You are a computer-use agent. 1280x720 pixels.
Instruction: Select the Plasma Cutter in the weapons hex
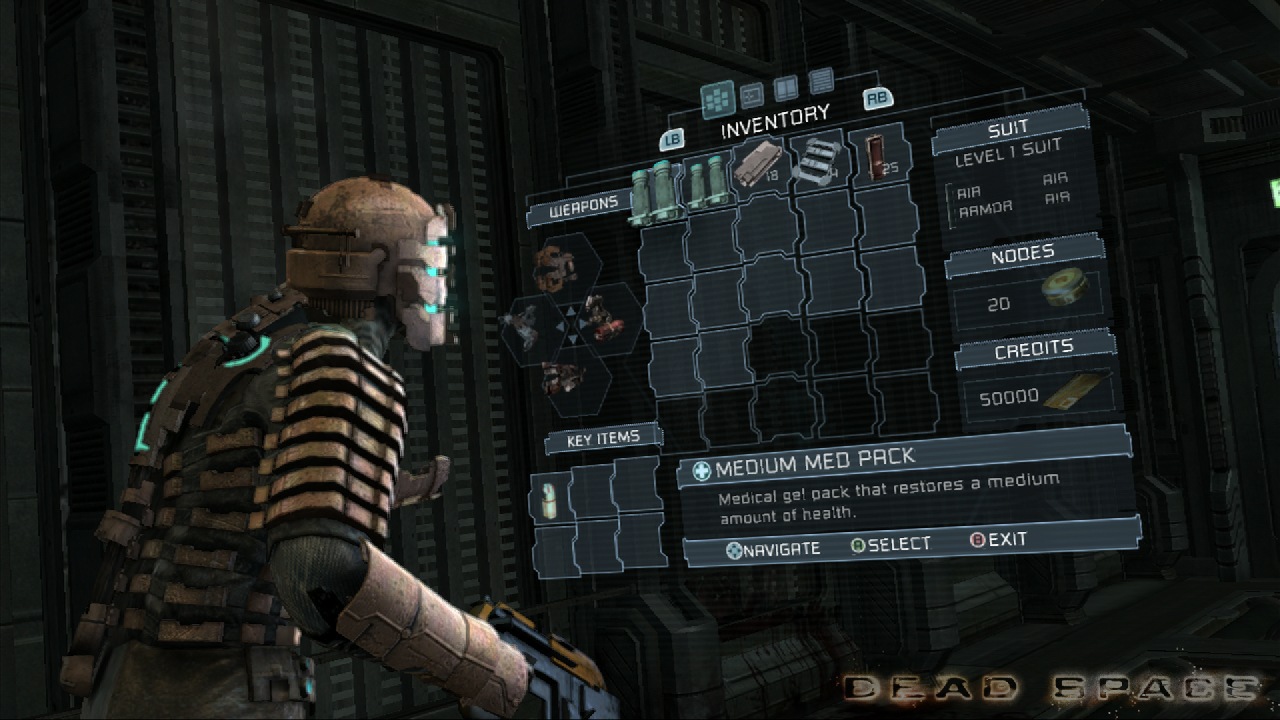tap(553, 273)
